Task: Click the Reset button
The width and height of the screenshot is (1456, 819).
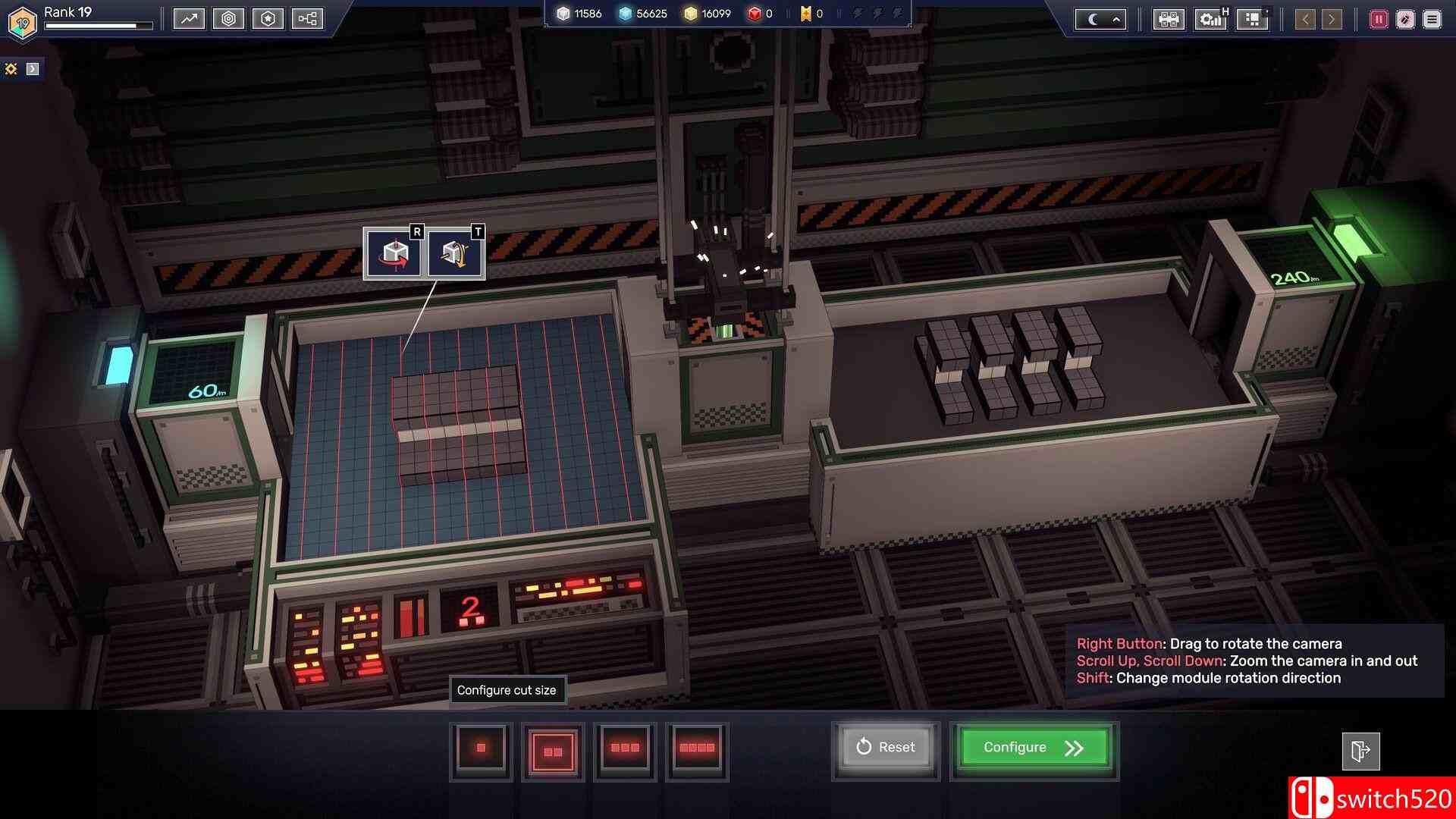Action: tap(885, 747)
